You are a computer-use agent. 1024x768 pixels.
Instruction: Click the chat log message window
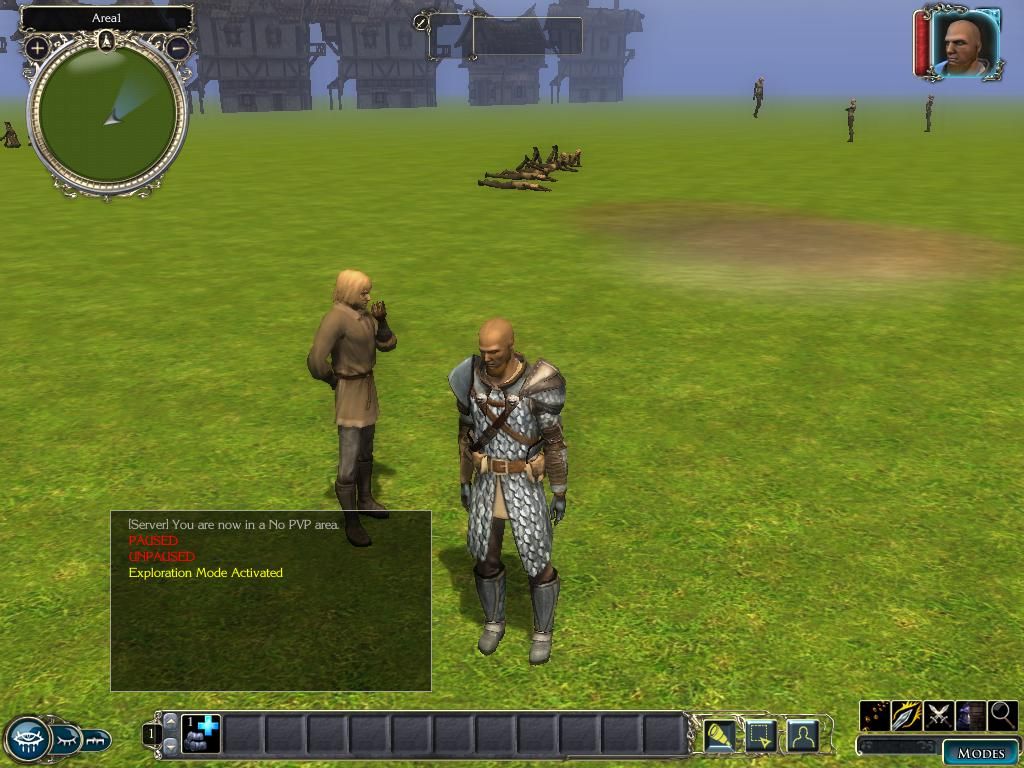point(270,600)
